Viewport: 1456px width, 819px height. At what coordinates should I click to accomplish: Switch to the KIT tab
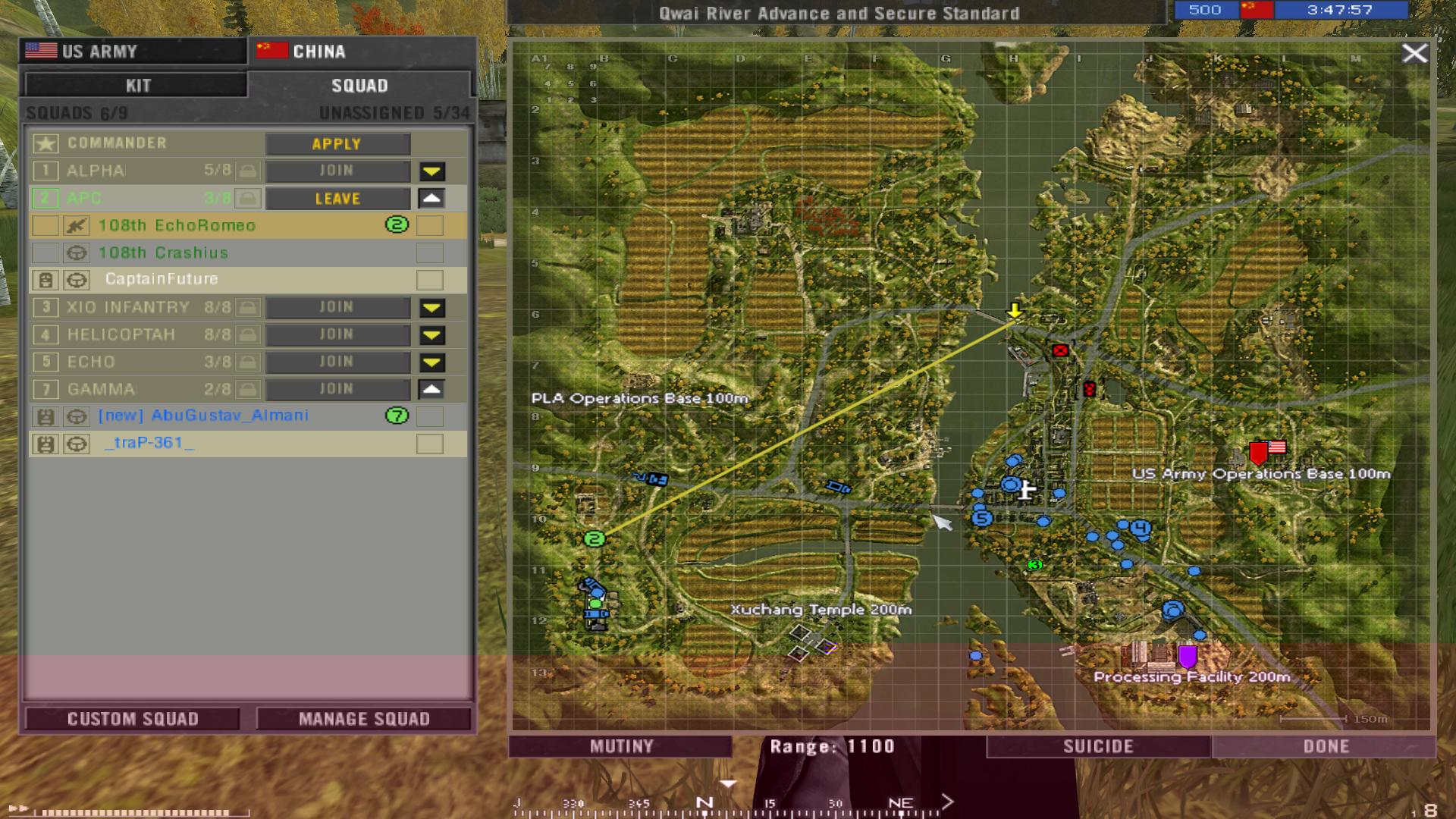136,85
